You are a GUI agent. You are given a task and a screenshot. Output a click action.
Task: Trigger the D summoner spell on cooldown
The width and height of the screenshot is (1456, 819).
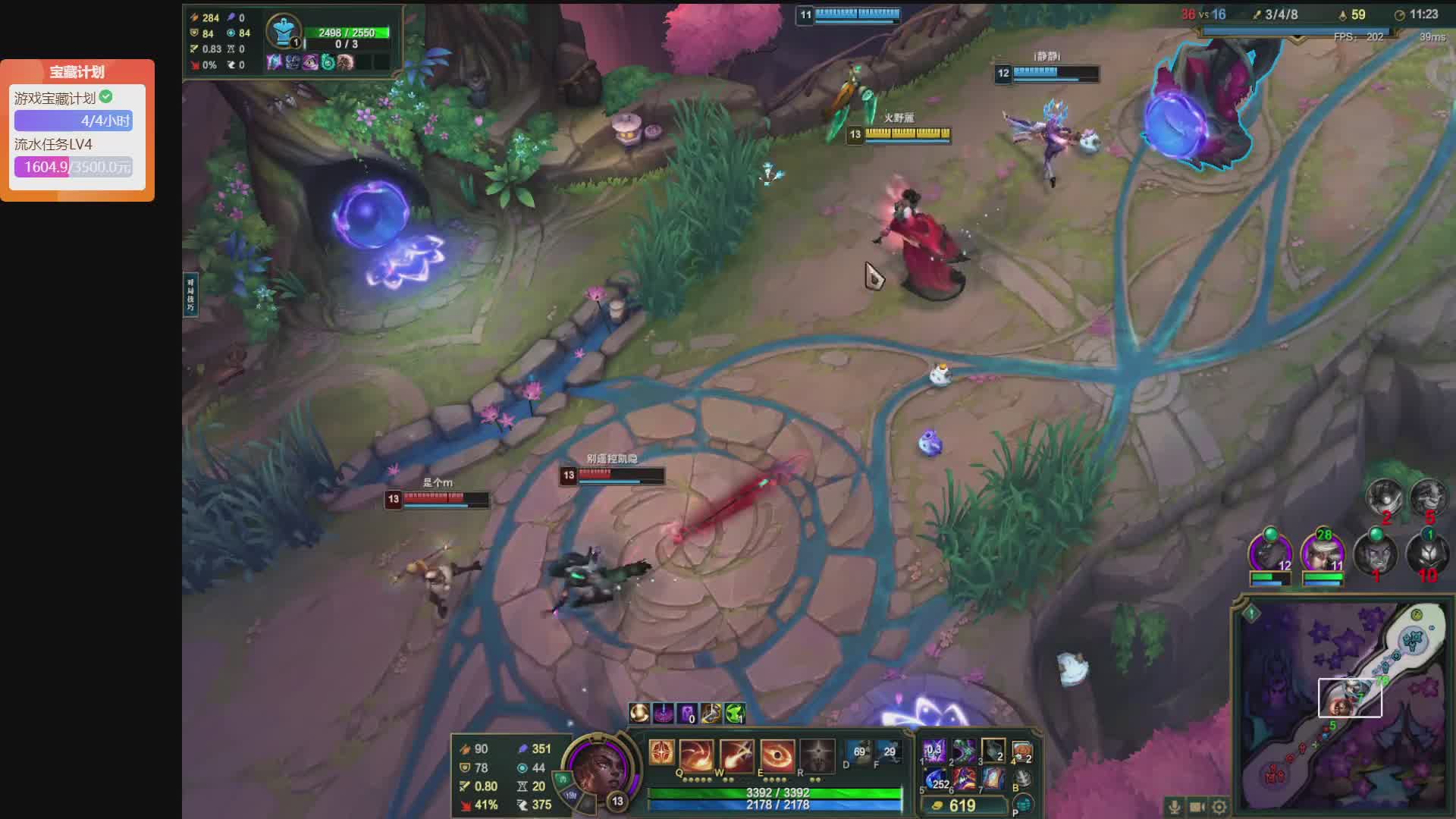(x=859, y=752)
